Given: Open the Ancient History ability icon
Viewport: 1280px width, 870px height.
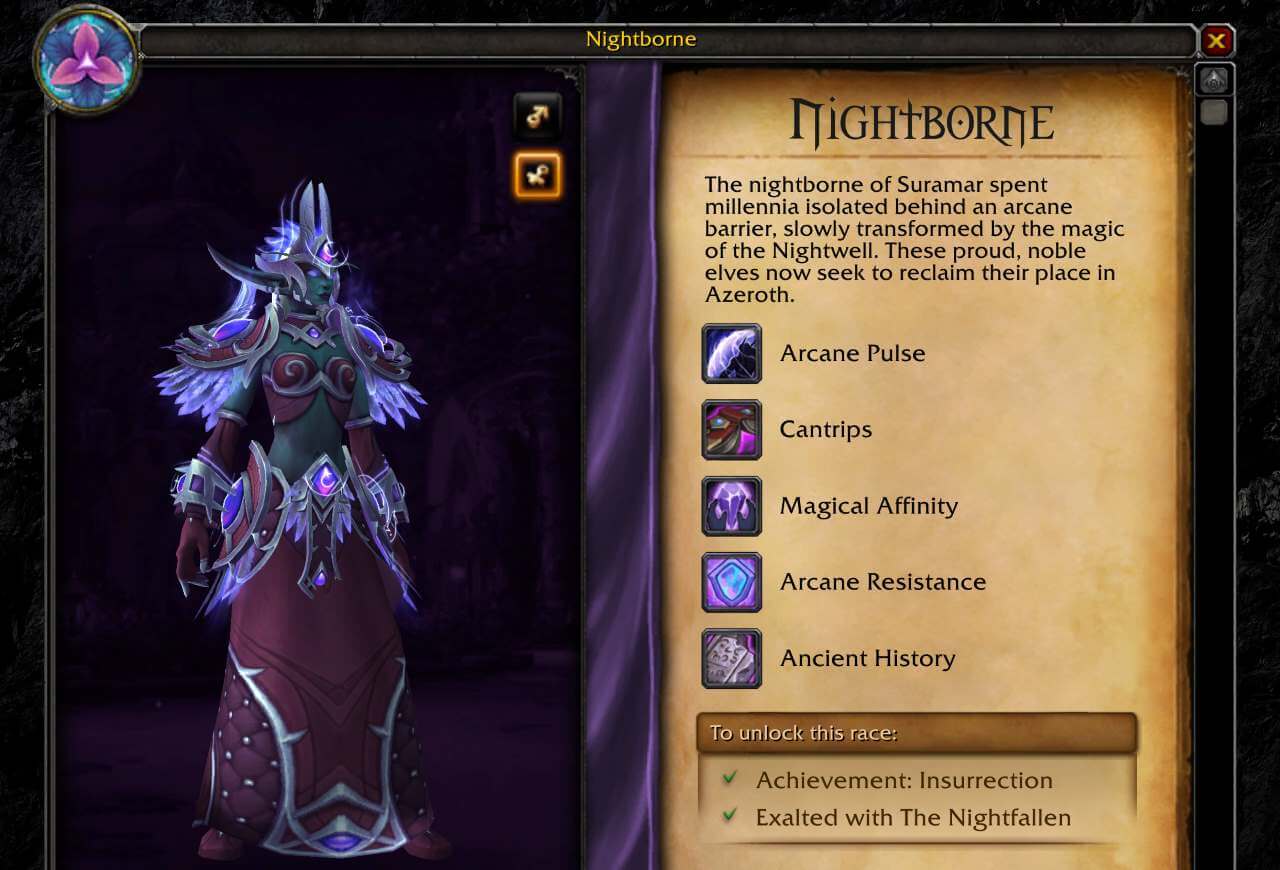Looking at the screenshot, I should 731,658.
